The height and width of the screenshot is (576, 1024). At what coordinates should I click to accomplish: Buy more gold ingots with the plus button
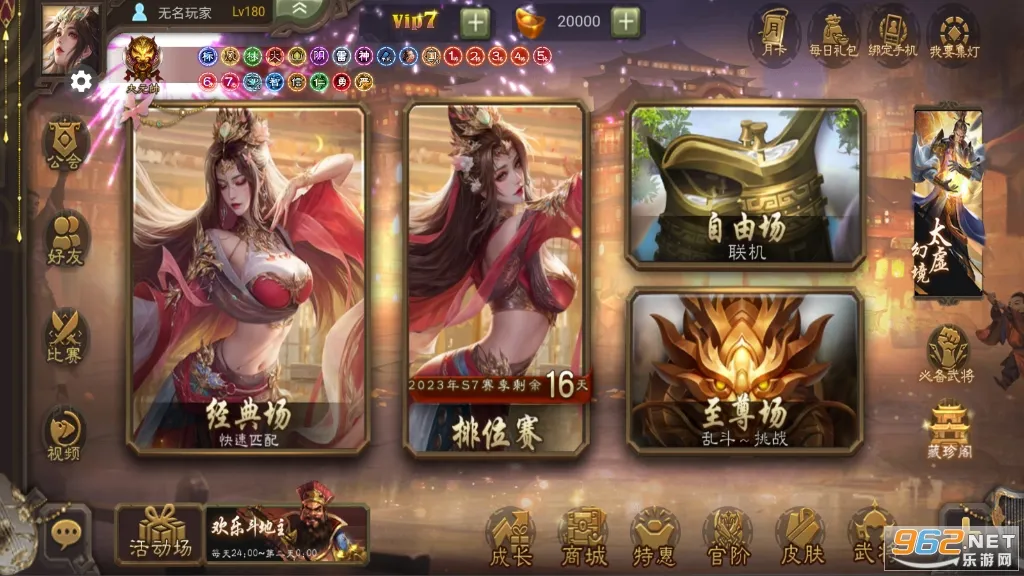pyautogui.click(x=625, y=21)
